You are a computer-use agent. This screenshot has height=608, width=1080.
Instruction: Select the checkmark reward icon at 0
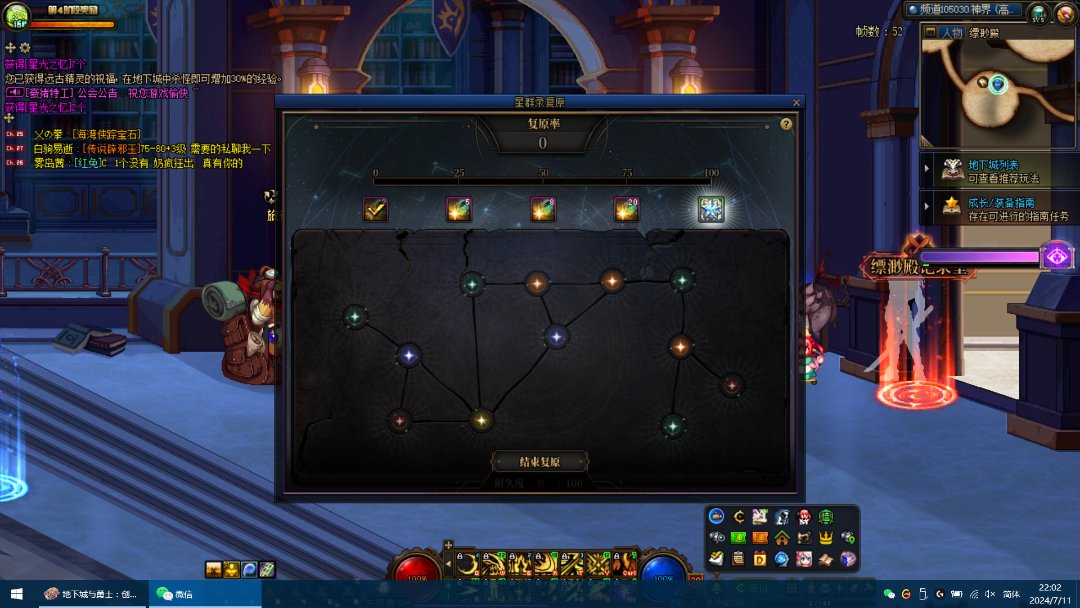pyautogui.click(x=375, y=209)
